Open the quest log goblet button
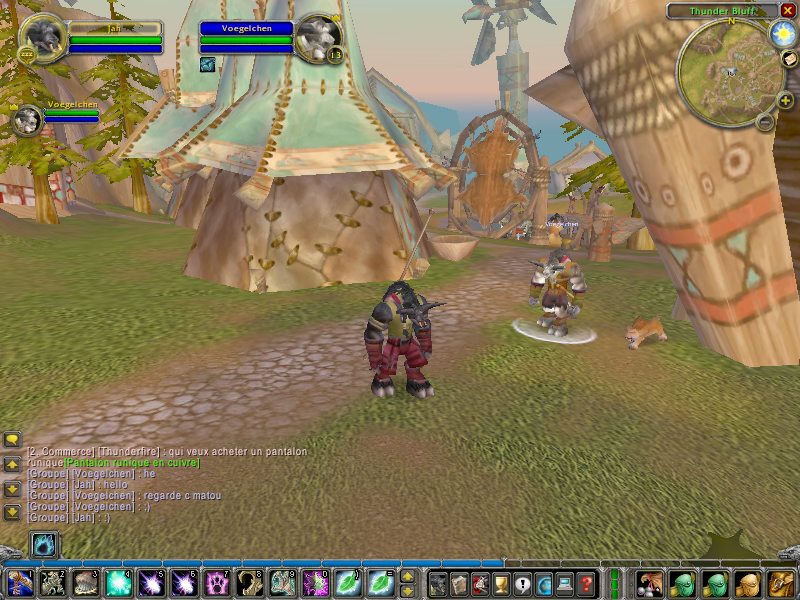Image resolution: width=800 pixels, height=600 pixels. point(502,582)
